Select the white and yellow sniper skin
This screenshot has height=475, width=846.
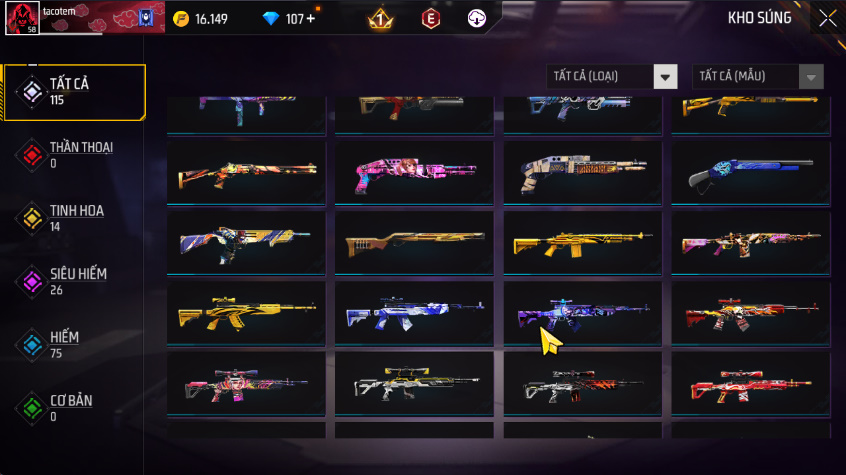click(x=413, y=384)
